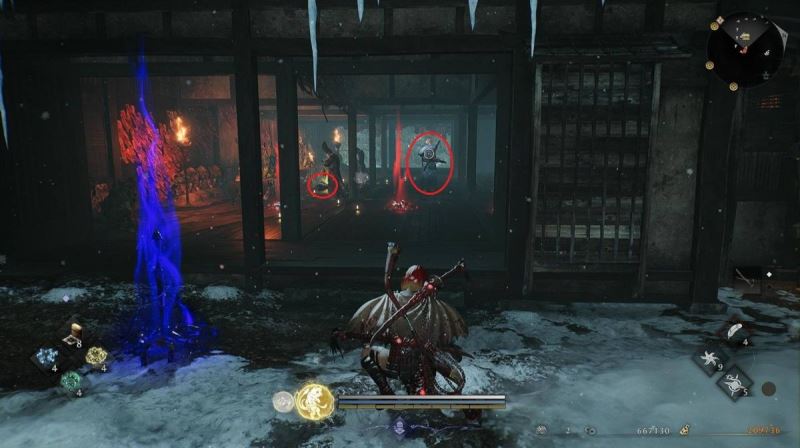Select the swirling creature shortcut slot
The image size is (800, 448).
coord(735,382)
